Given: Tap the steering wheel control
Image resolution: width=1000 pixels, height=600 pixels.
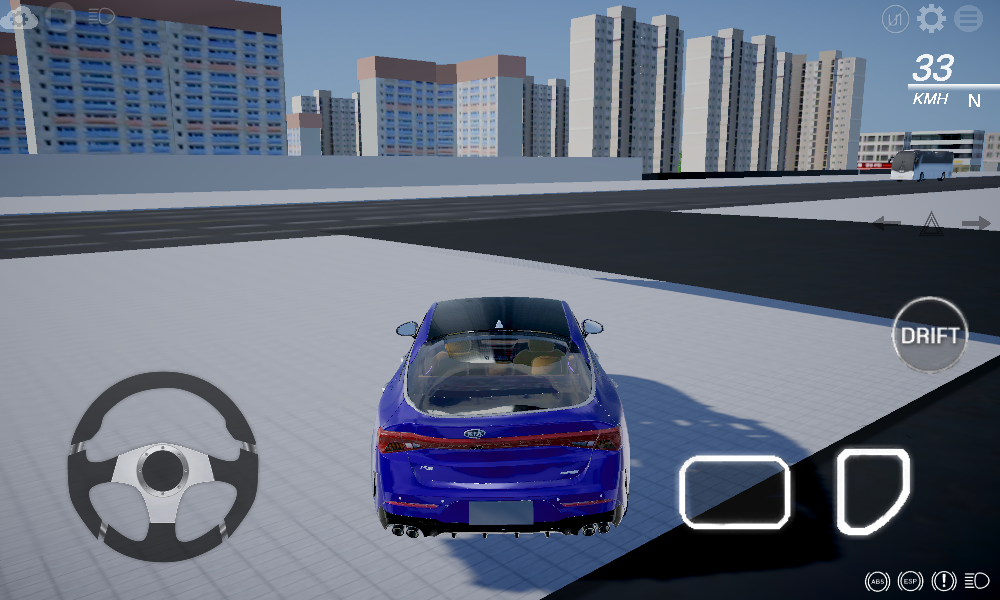Looking at the screenshot, I should [161, 467].
